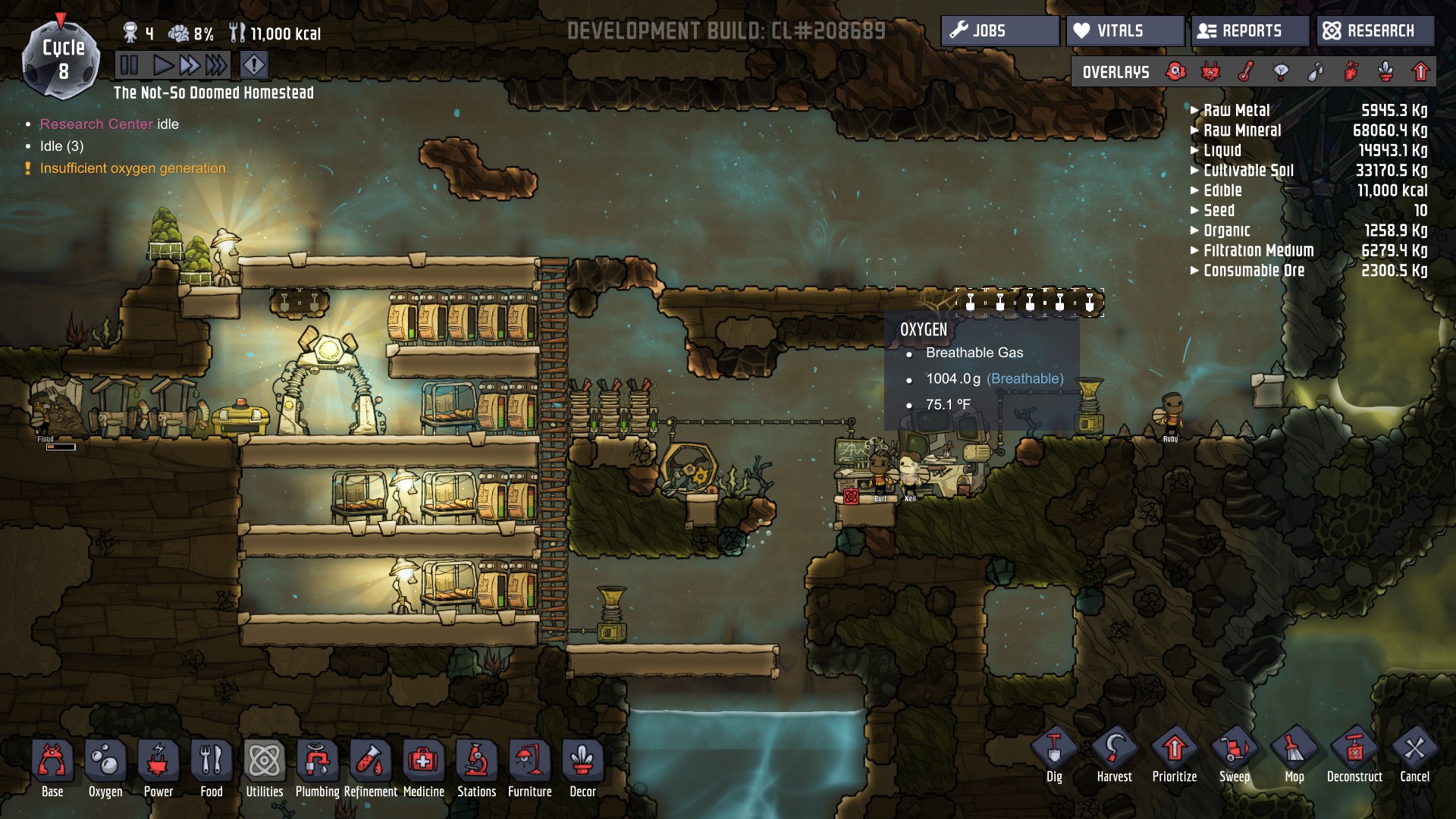
Task: Set game speed to fastest triple arrow
Action: [x=216, y=65]
